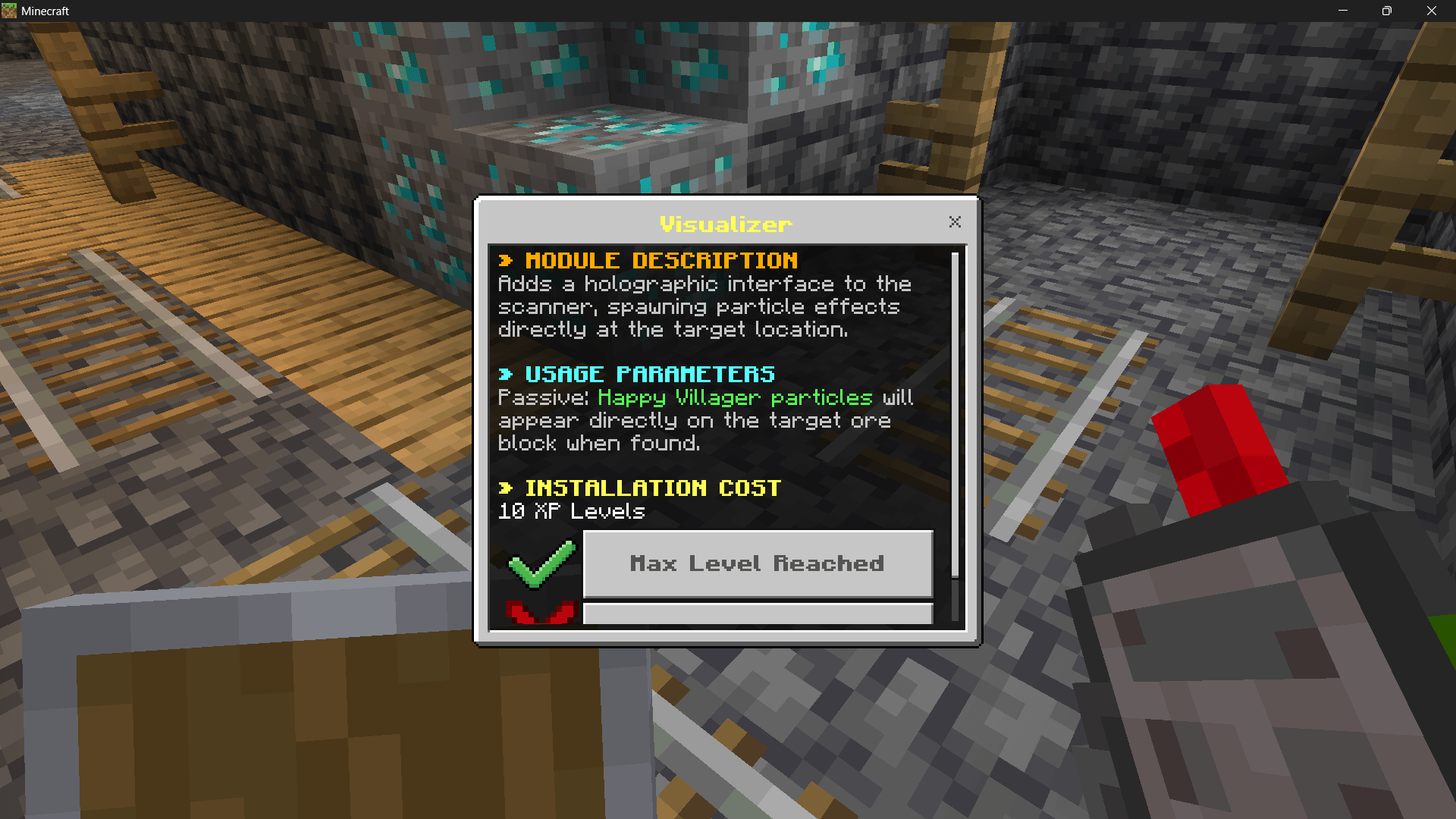
Task: Open the Happy Villager particles link
Action: 734,397
